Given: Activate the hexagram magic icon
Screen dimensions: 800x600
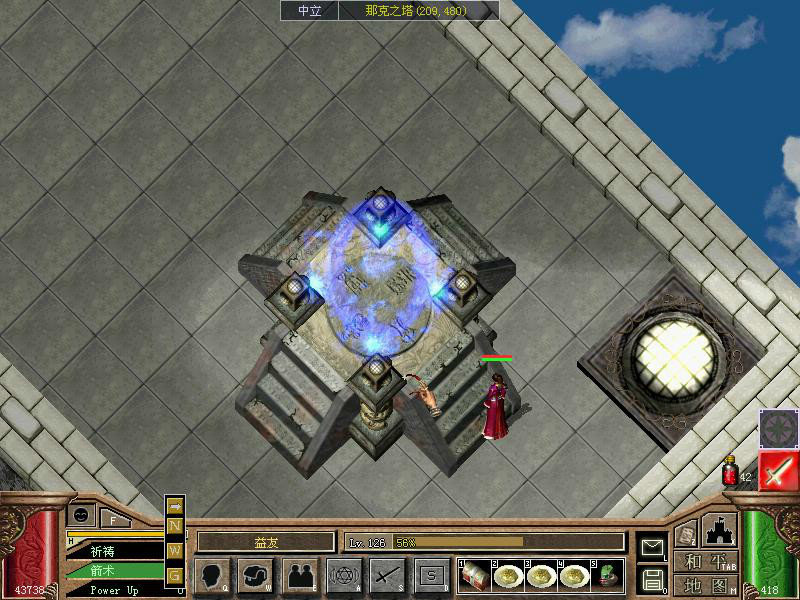Looking at the screenshot, I should point(344,575).
